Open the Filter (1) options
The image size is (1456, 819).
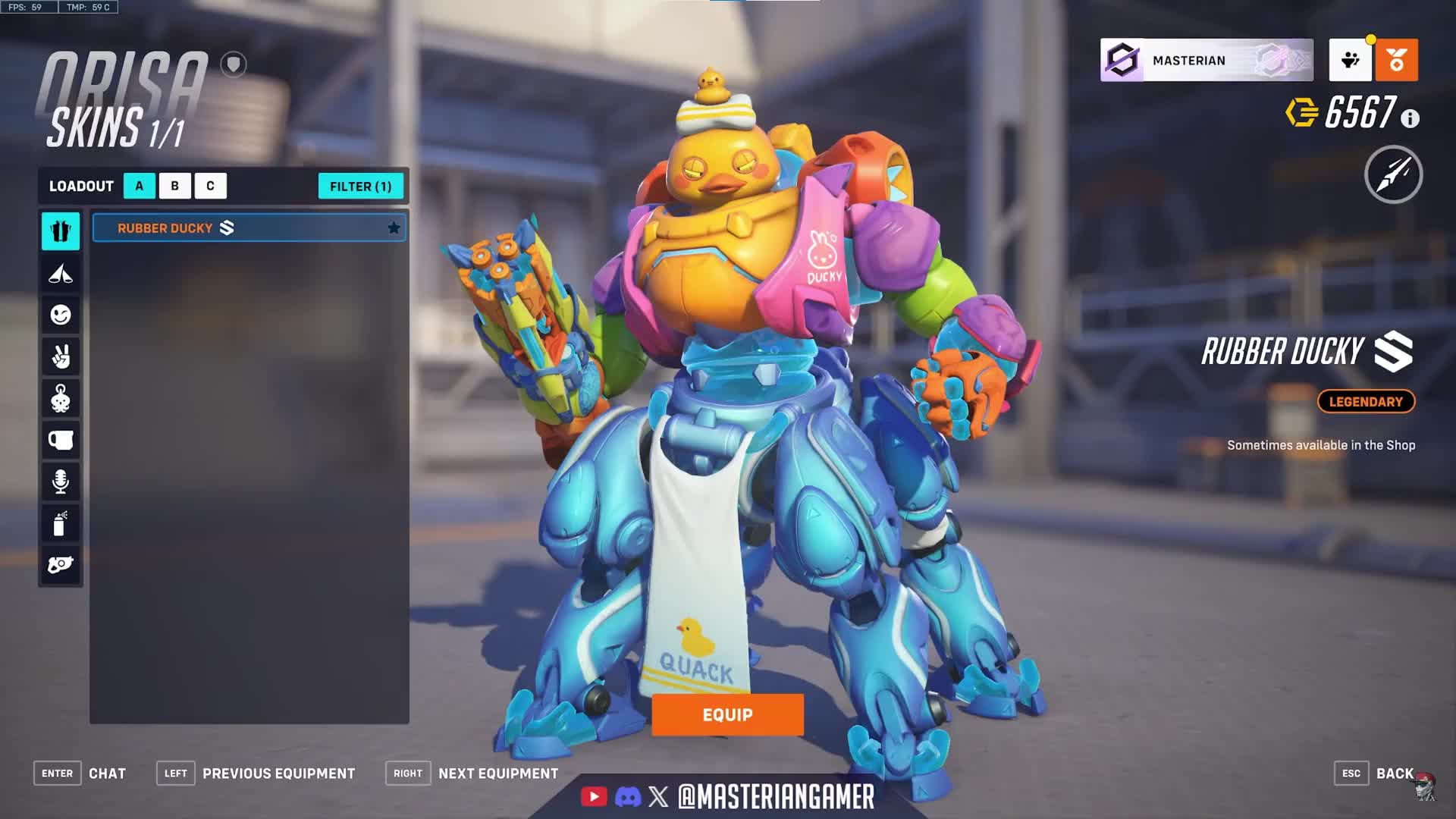click(x=360, y=187)
